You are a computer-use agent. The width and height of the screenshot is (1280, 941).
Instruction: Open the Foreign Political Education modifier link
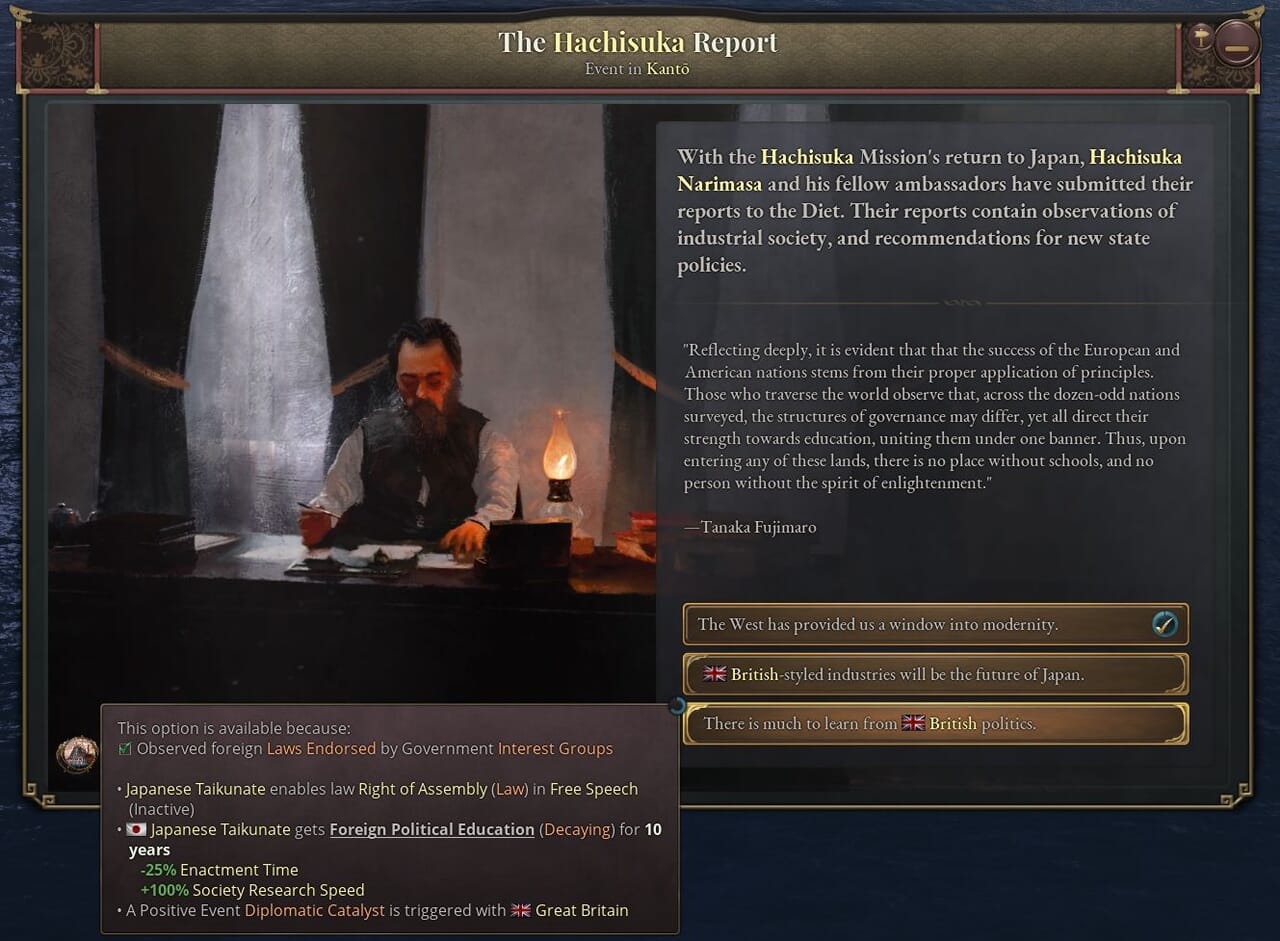point(432,829)
